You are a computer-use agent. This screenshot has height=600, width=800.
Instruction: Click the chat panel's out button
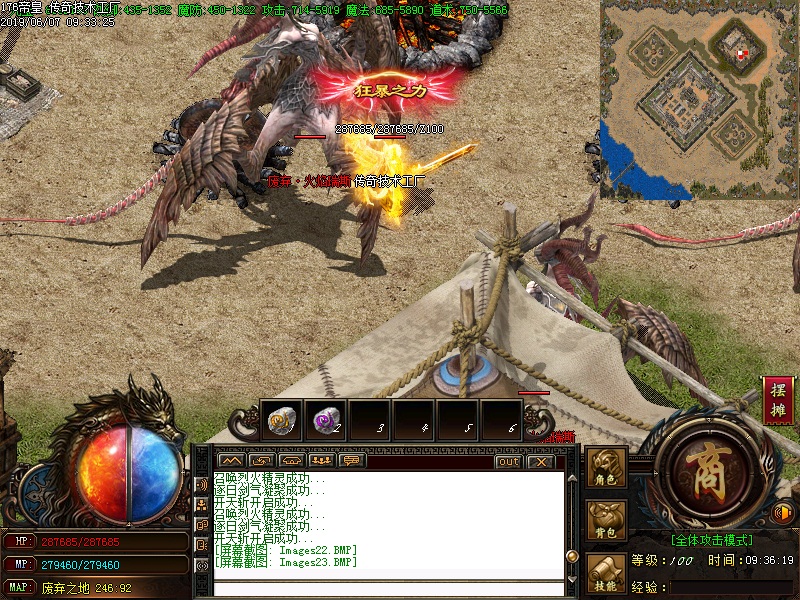(508, 461)
